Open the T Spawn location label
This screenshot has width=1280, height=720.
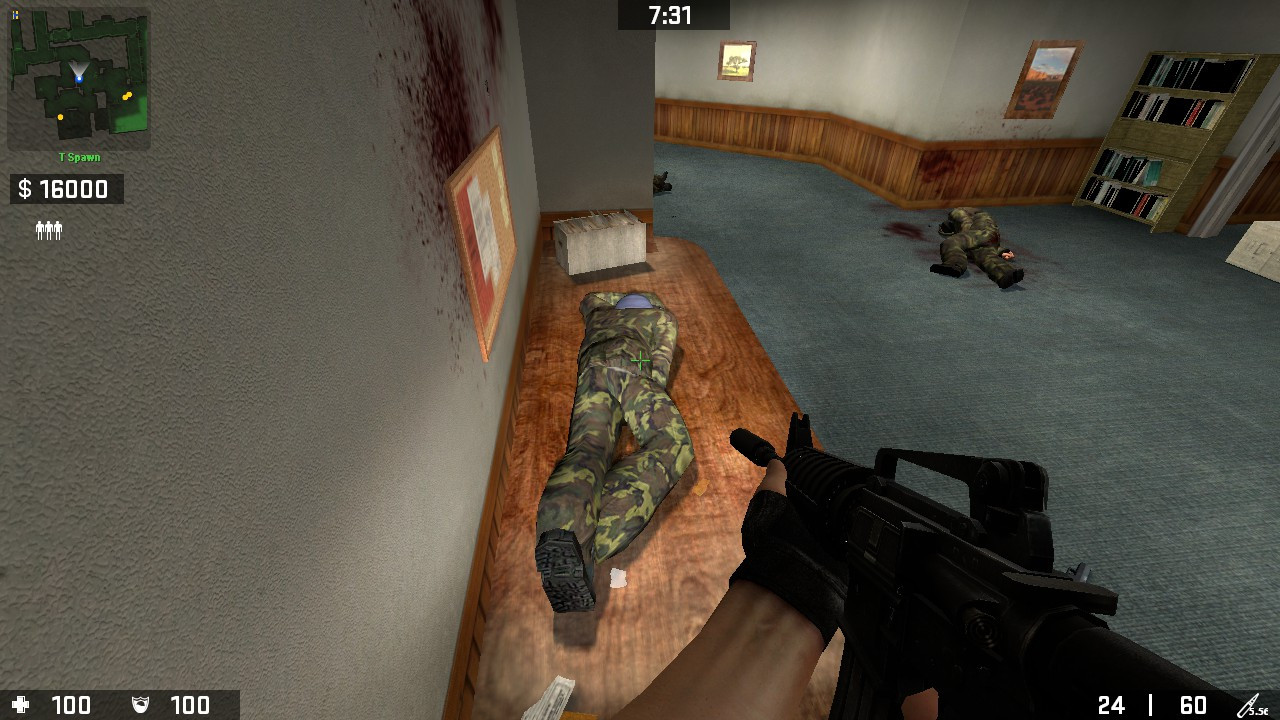click(79, 157)
